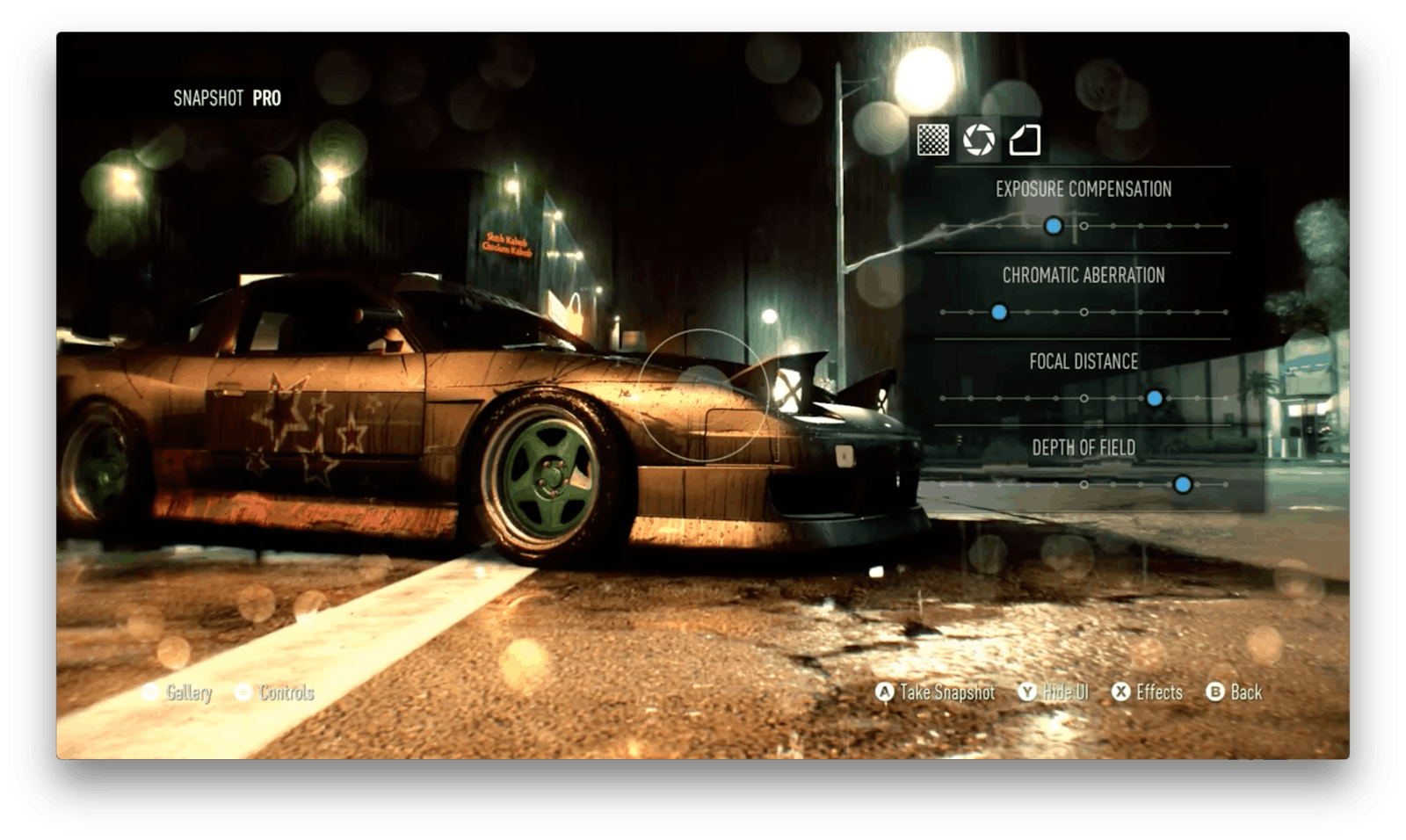Open the Effects options
Screen dimensions: 1406x840
click(1148, 692)
